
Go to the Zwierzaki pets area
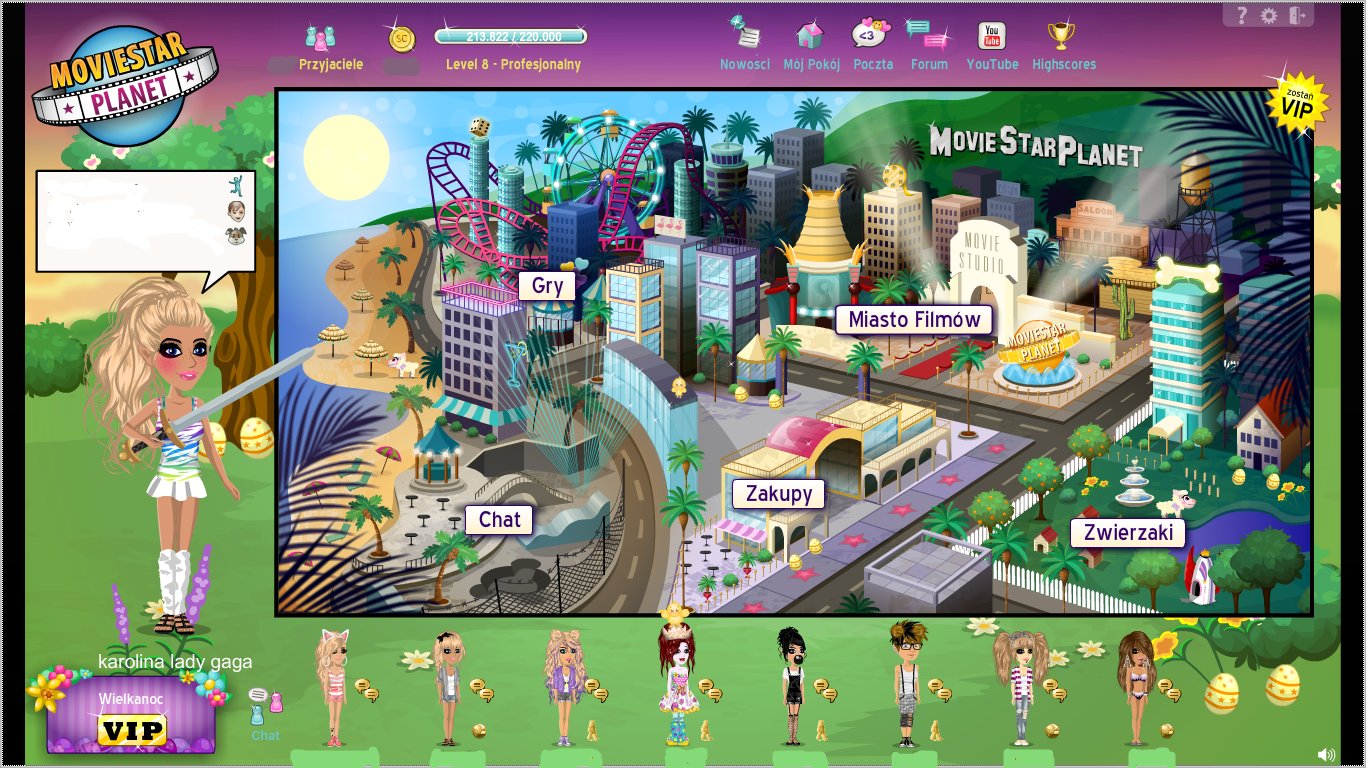[1127, 532]
